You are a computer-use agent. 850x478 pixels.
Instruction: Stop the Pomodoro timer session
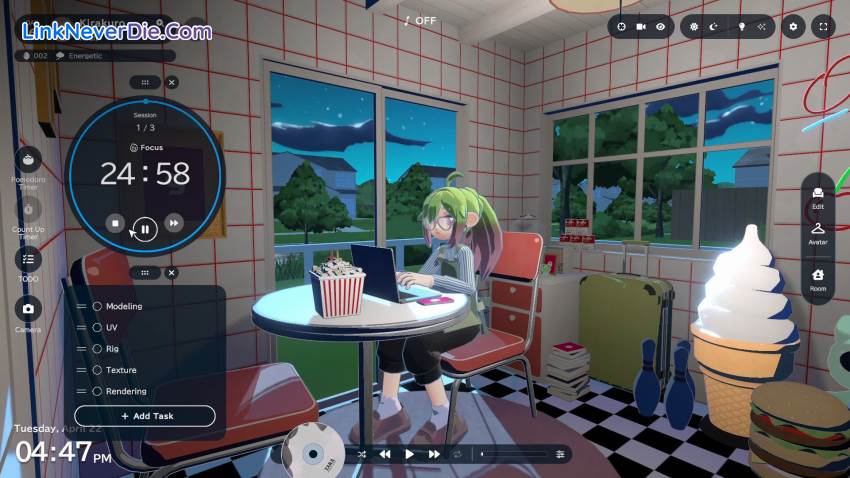click(115, 223)
